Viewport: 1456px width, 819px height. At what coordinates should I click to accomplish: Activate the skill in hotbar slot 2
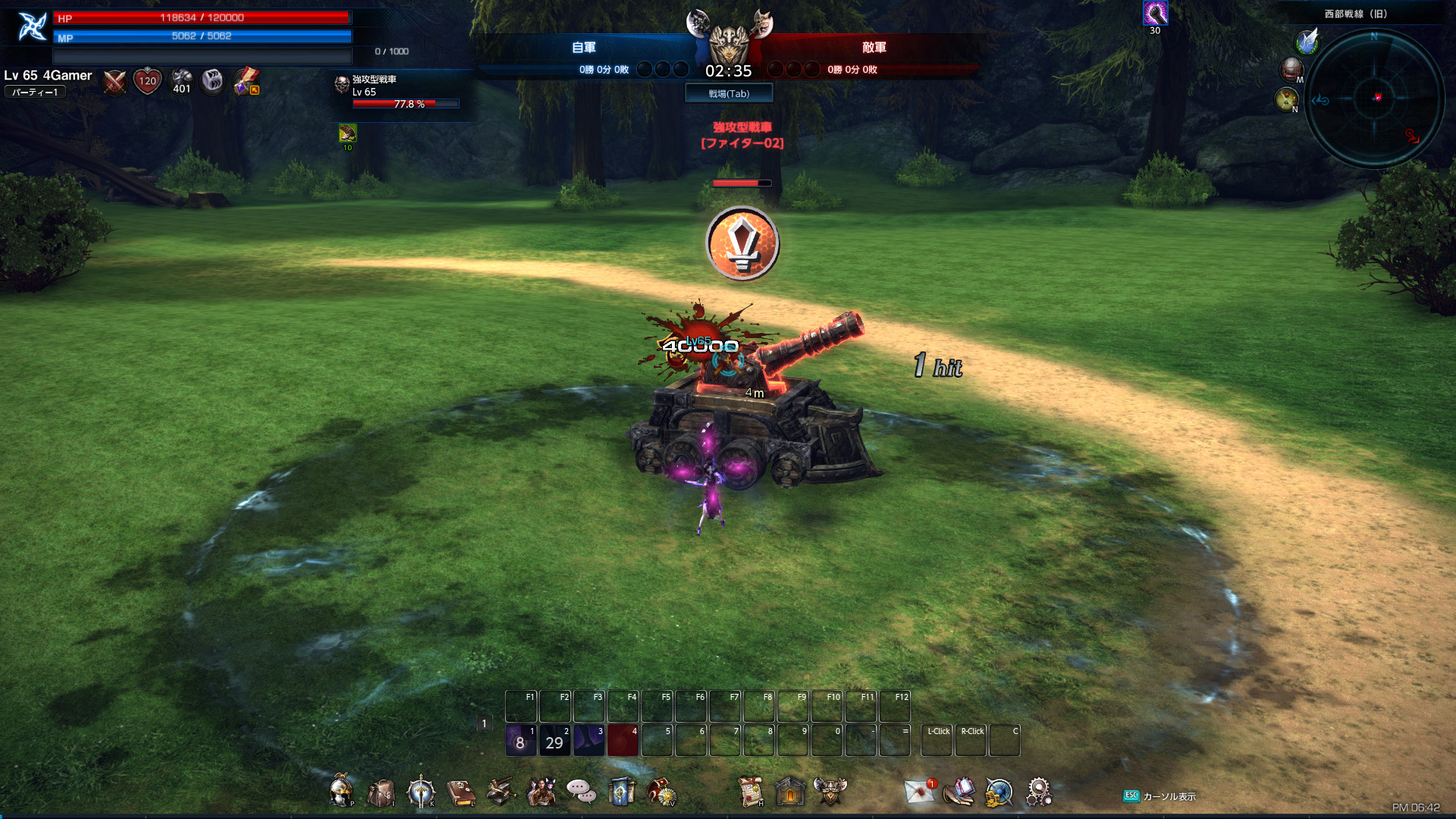click(x=555, y=741)
